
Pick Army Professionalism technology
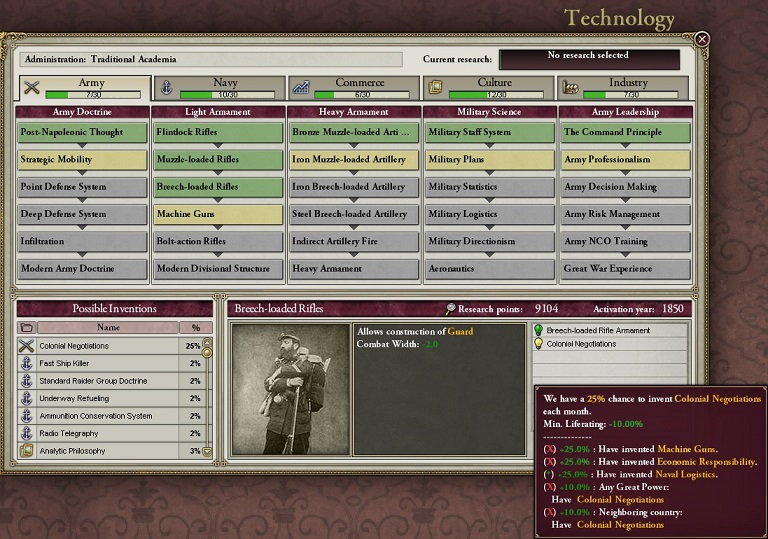click(626, 159)
